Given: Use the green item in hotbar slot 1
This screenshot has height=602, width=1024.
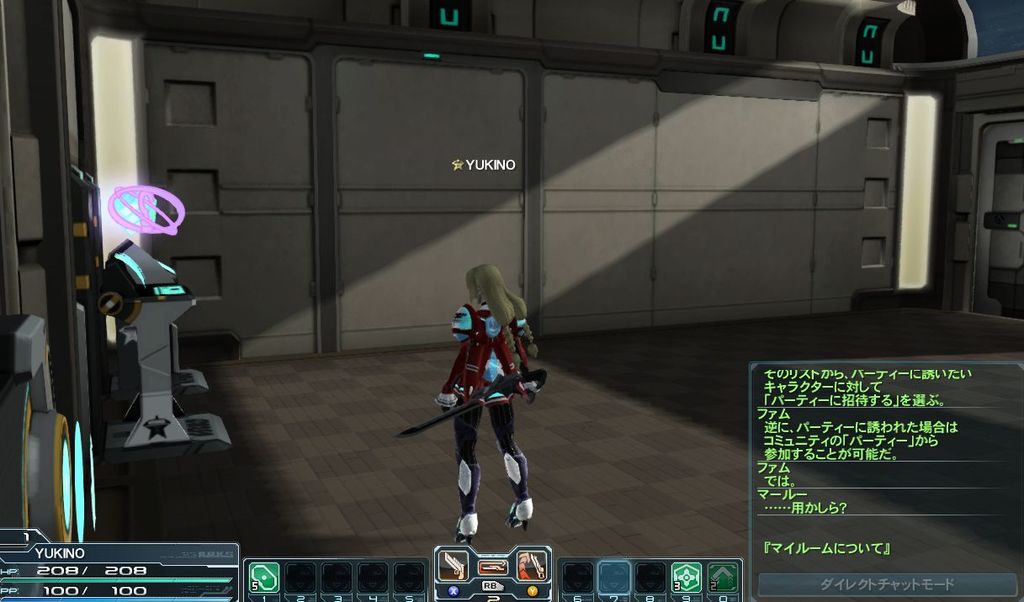Looking at the screenshot, I should pos(264,578).
